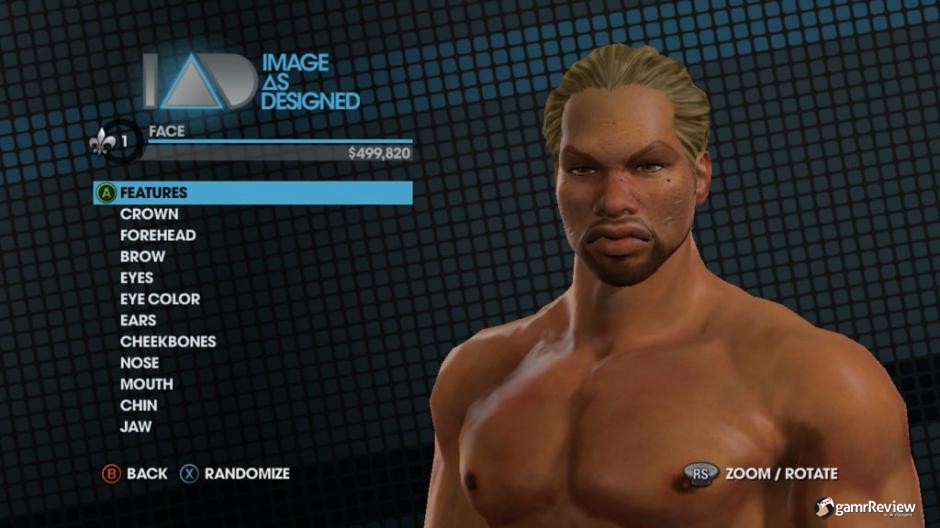Choose the Eye Color option
Screen dimensions: 940x528
pyautogui.click(x=160, y=299)
